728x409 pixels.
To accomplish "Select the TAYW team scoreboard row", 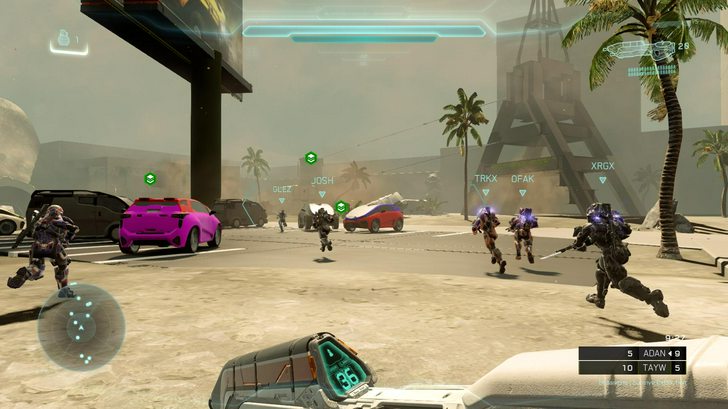I will (632, 368).
